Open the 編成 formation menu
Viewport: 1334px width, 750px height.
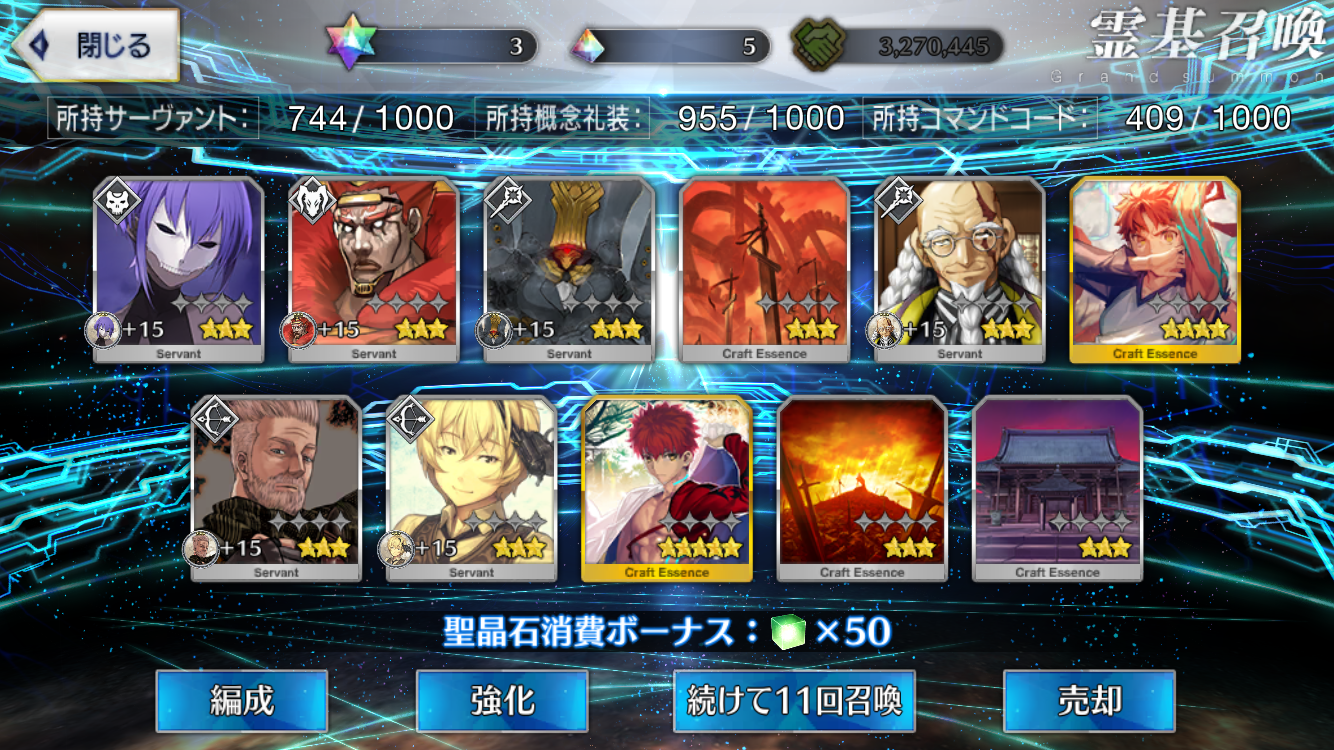[x=241, y=701]
